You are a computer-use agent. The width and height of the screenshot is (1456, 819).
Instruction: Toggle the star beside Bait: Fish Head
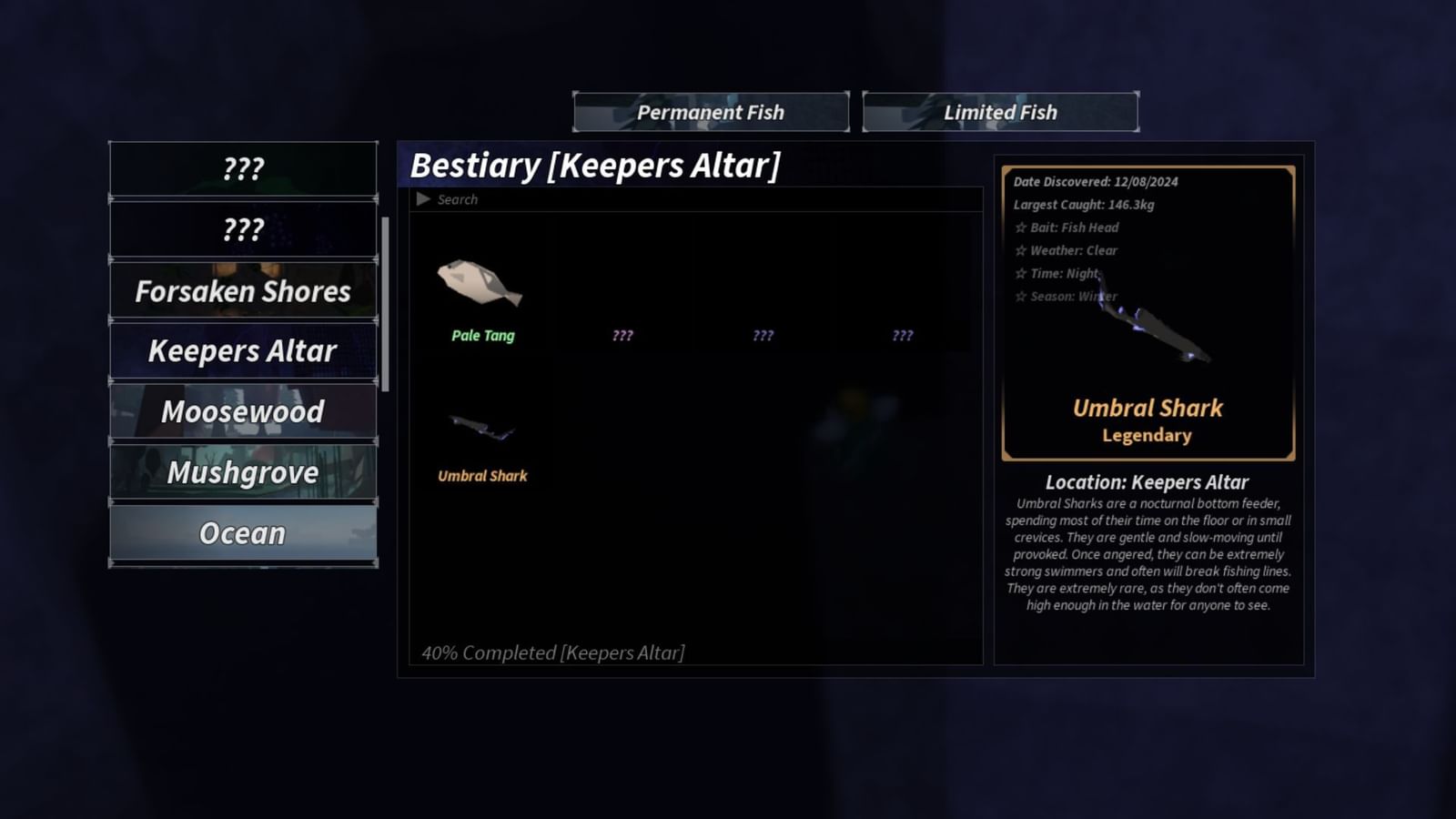[1022, 227]
